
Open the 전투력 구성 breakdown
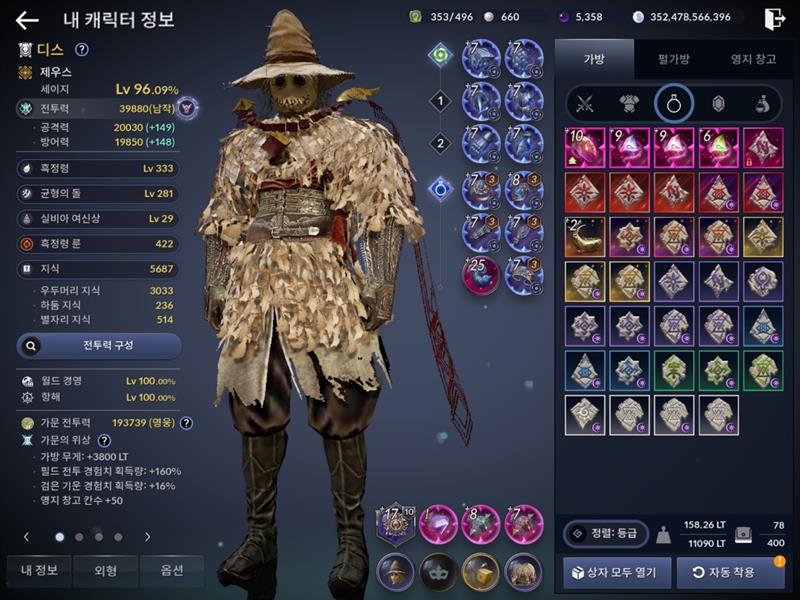point(99,346)
